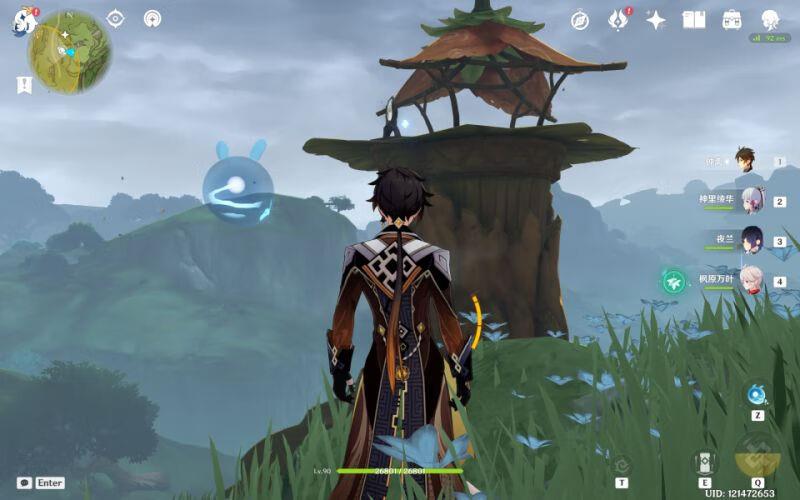Open the character profile head icon
The height and width of the screenshot is (500, 800).
click(770, 19)
